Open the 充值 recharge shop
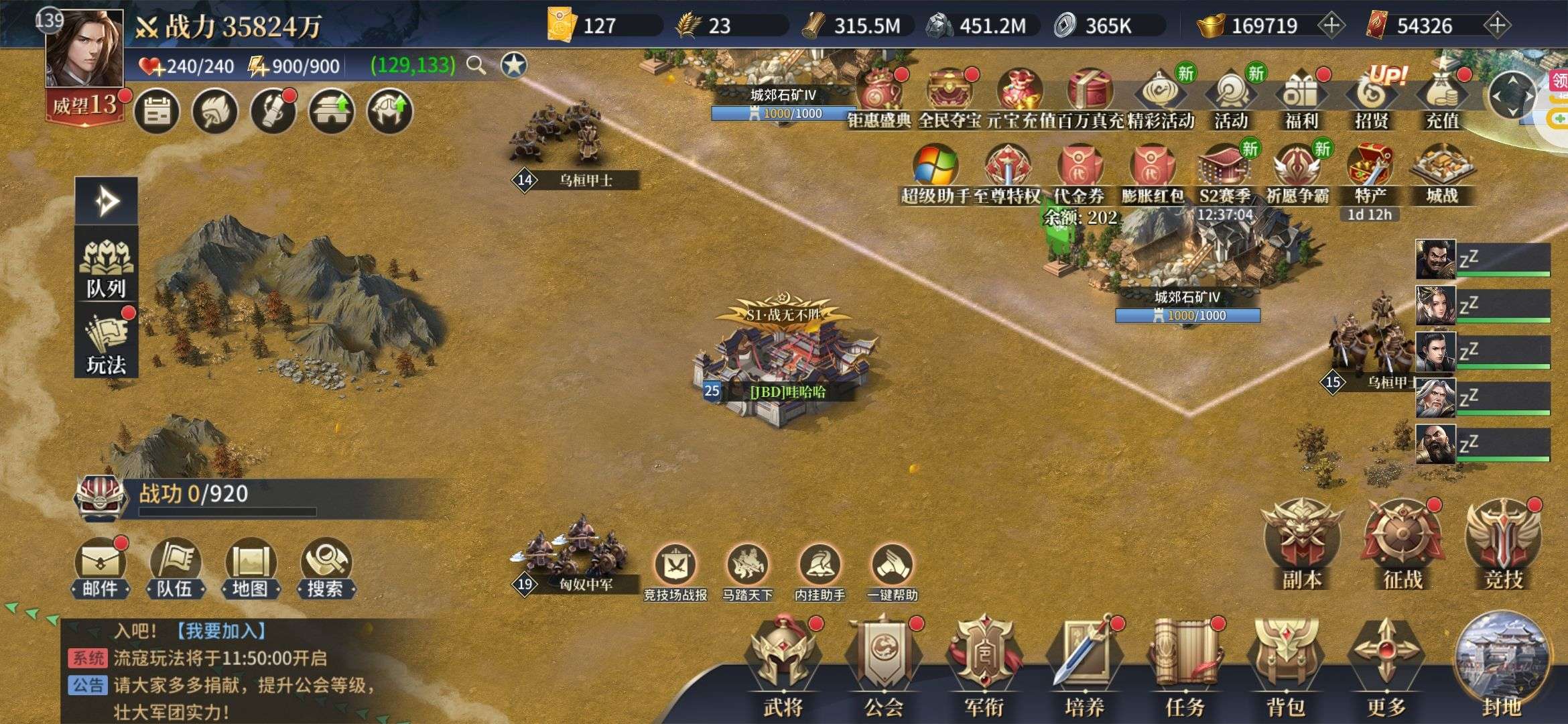The height and width of the screenshot is (724, 1568). pos(1442,98)
